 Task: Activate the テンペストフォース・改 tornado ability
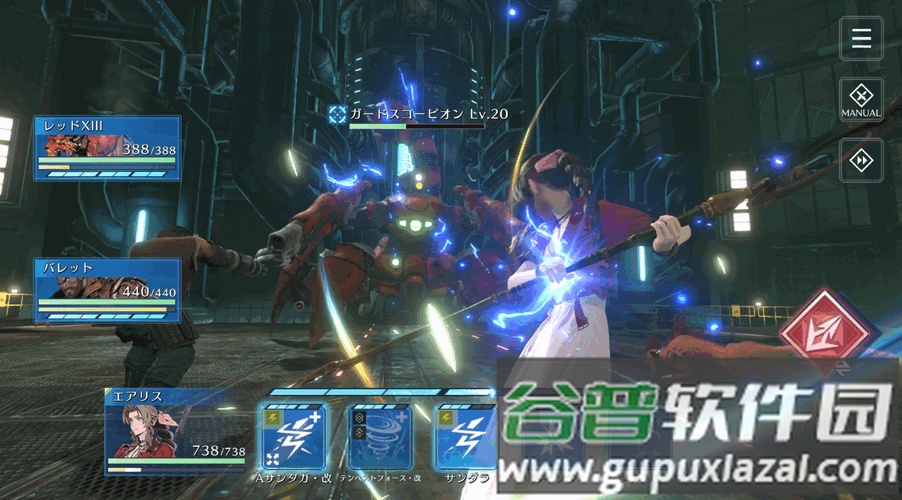pos(380,435)
